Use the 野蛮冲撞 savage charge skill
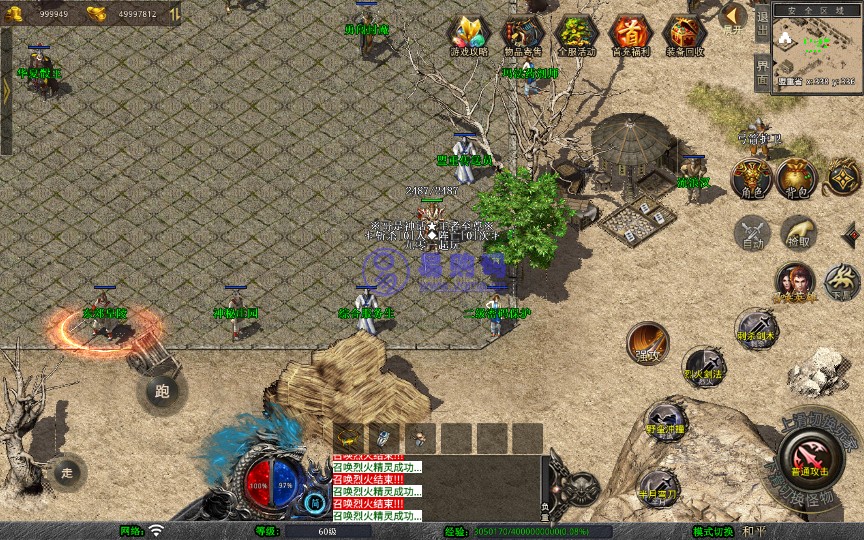The width and height of the screenshot is (864, 540). [664, 420]
